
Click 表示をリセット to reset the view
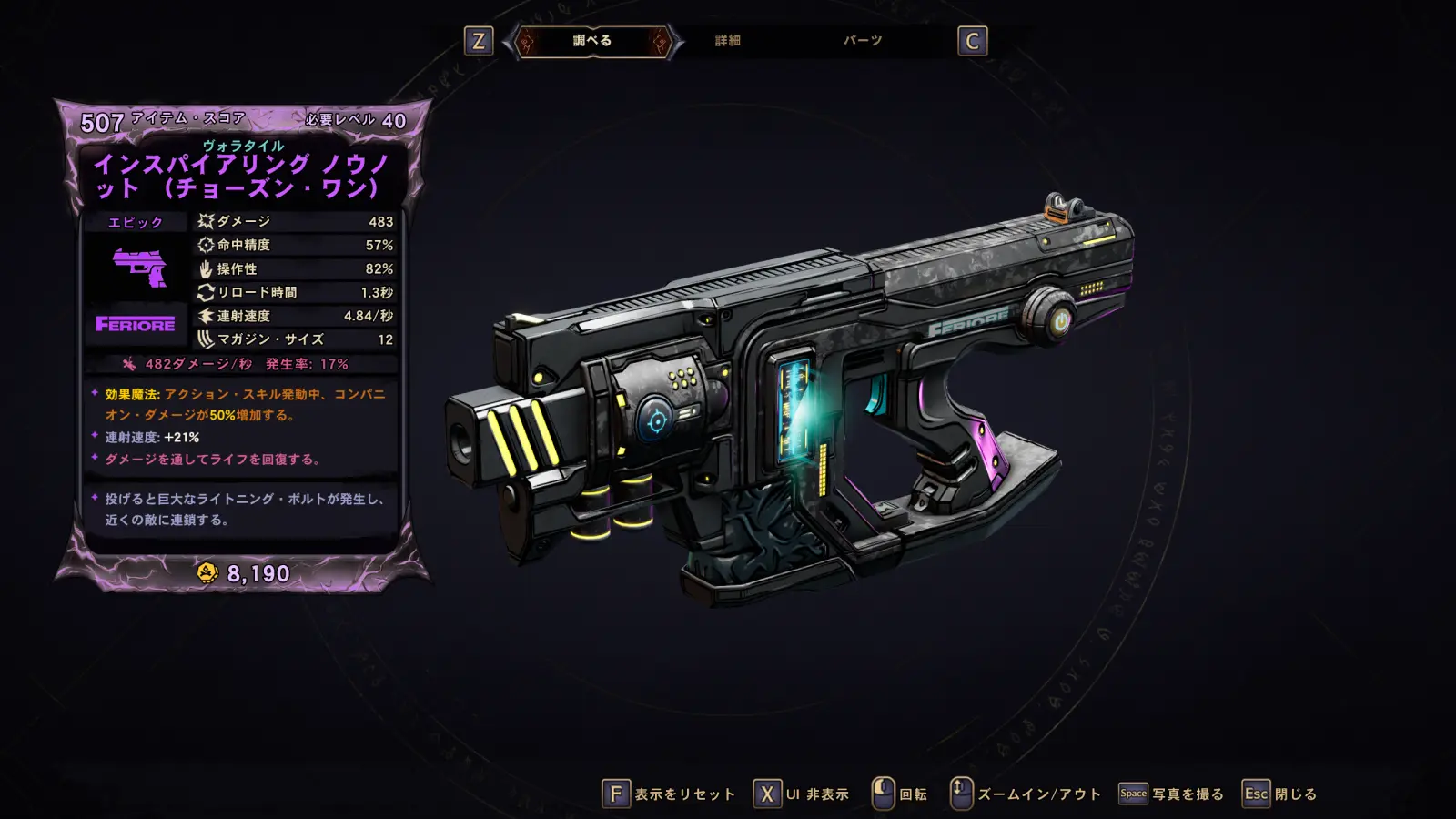pyautogui.click(x=669, y=794)
